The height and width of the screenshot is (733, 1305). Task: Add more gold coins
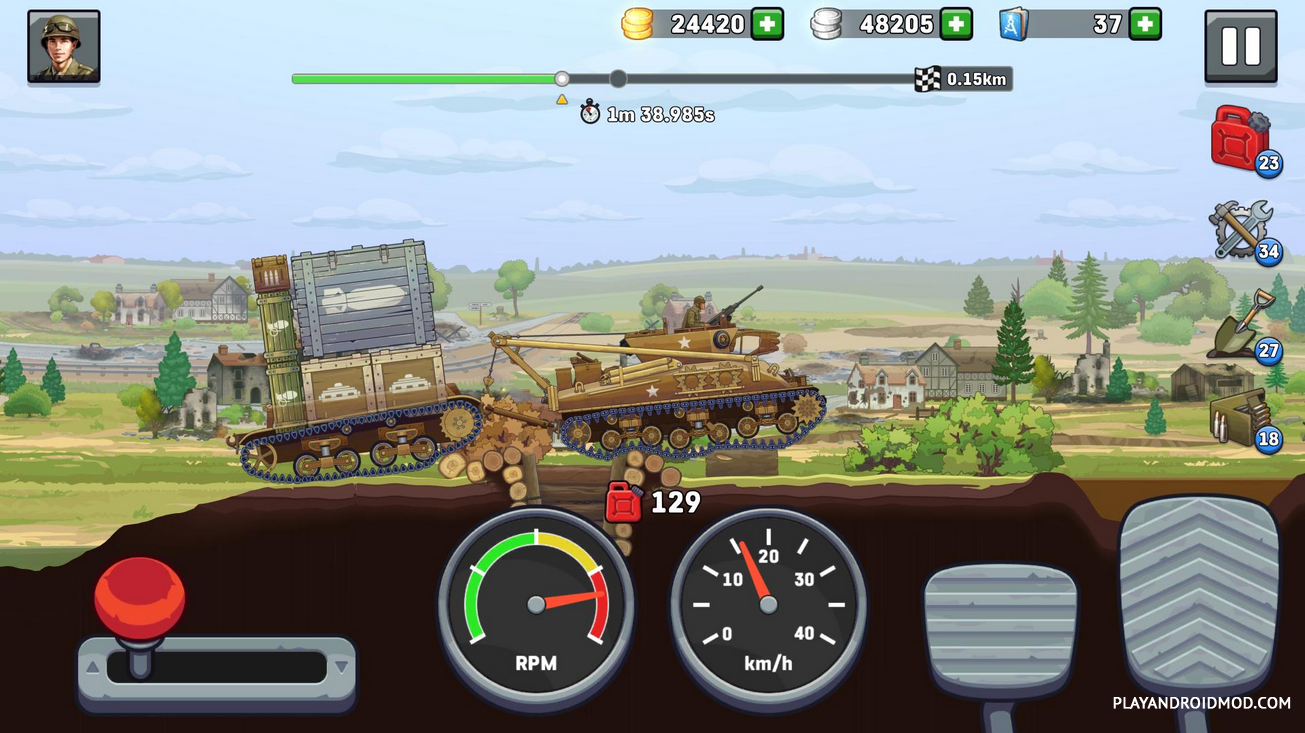coord(767,24)
